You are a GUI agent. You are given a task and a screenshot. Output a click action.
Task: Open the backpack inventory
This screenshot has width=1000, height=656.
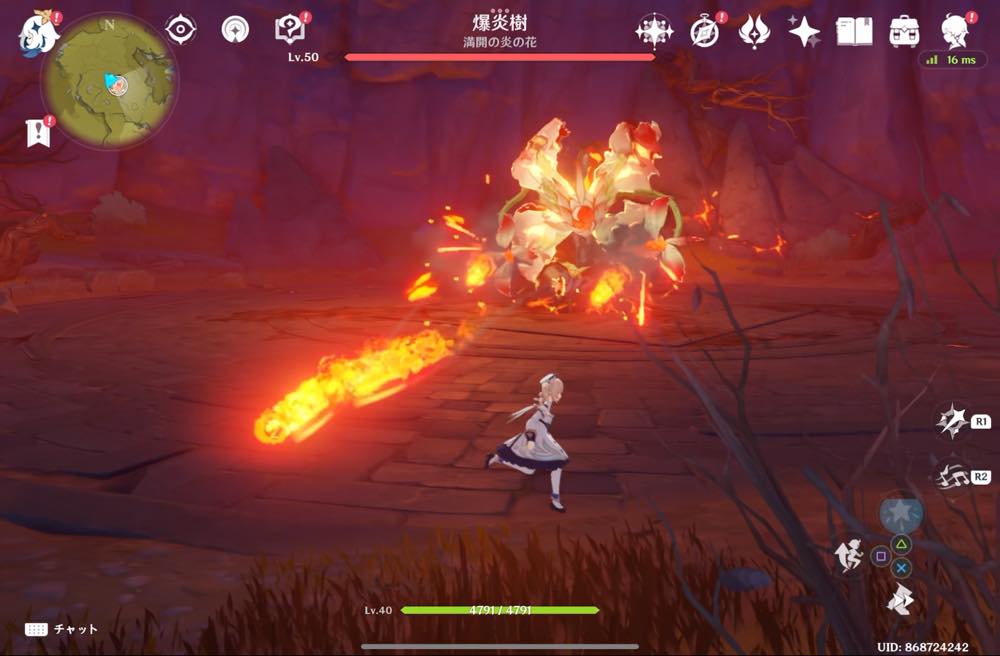coord(904,31)
